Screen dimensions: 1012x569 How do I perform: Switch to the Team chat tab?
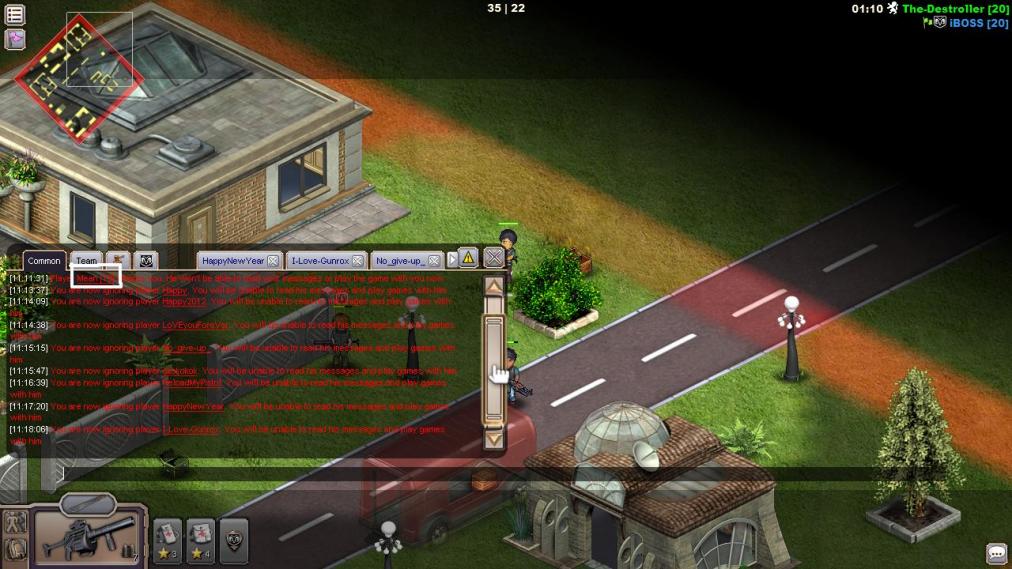point(87,261)
